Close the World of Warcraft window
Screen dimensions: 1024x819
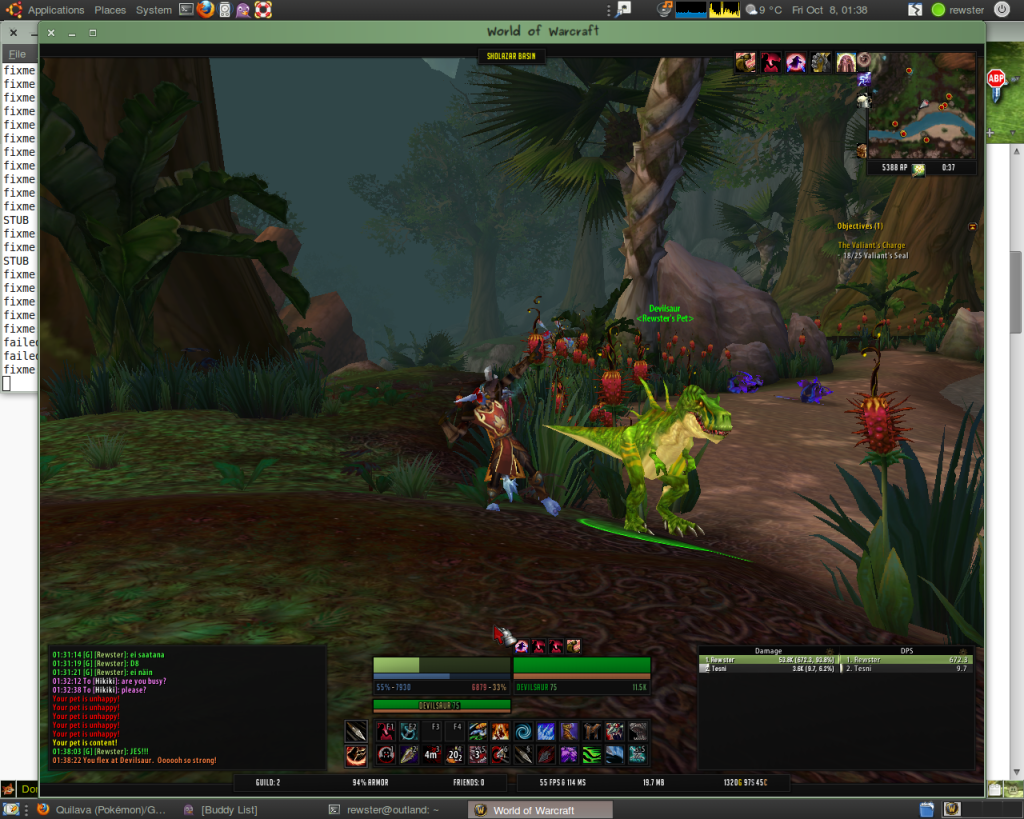coord(51,32)
